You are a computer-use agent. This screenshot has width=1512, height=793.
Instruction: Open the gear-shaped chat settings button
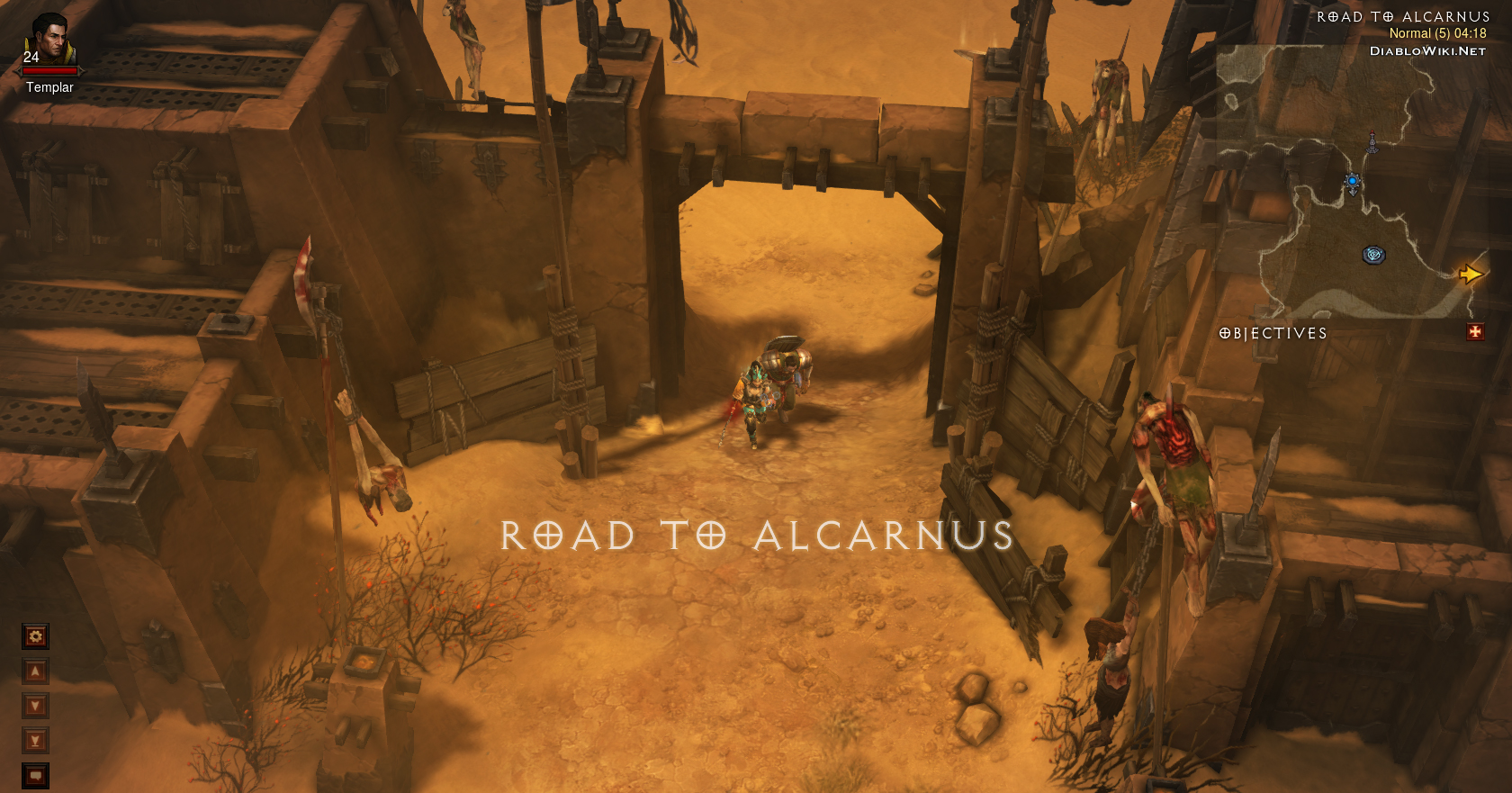pyautogui.click(x=35, y=636)
